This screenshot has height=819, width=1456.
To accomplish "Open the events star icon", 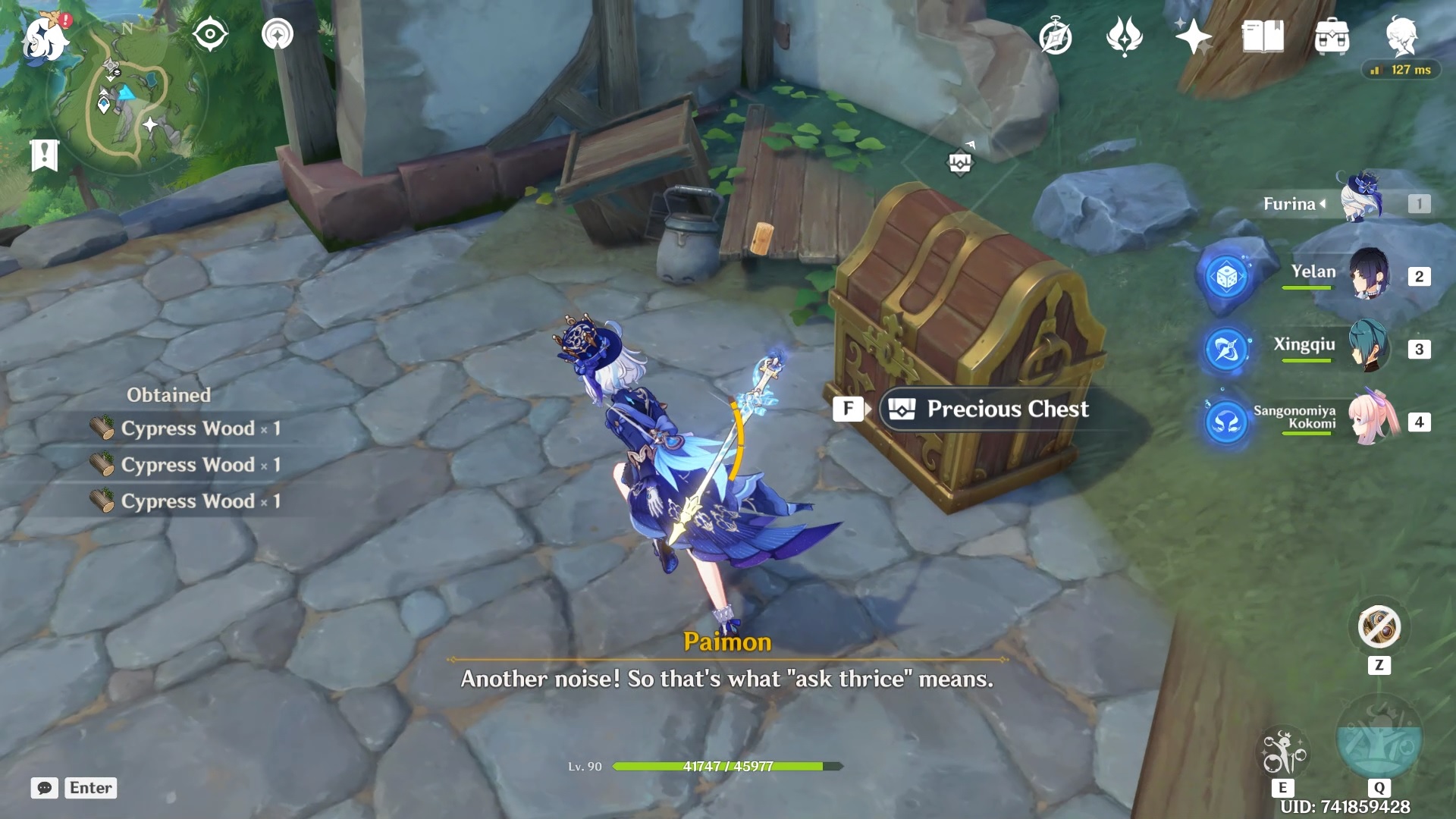I will 1124,36.
